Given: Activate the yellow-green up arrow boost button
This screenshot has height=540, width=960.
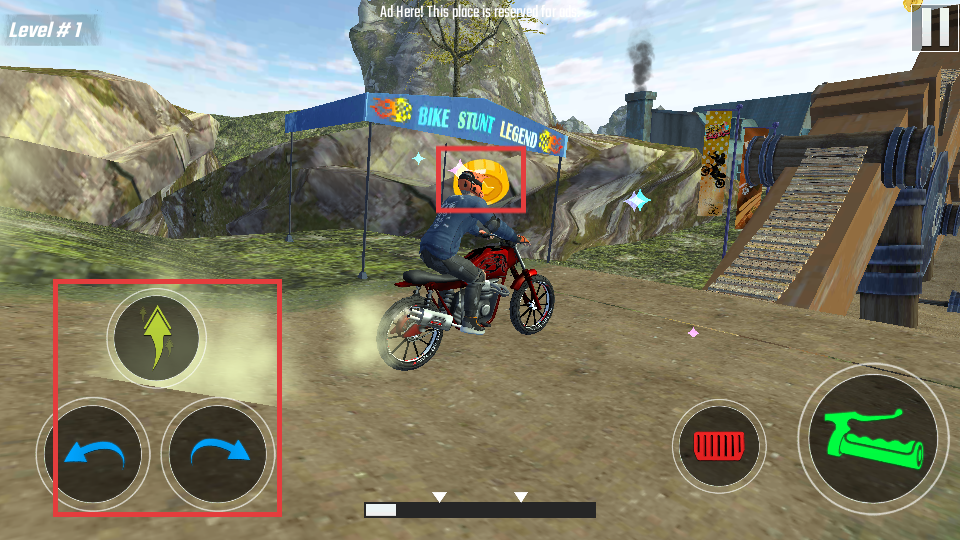Looking at the screenshot, I should (x=156, y=338).
